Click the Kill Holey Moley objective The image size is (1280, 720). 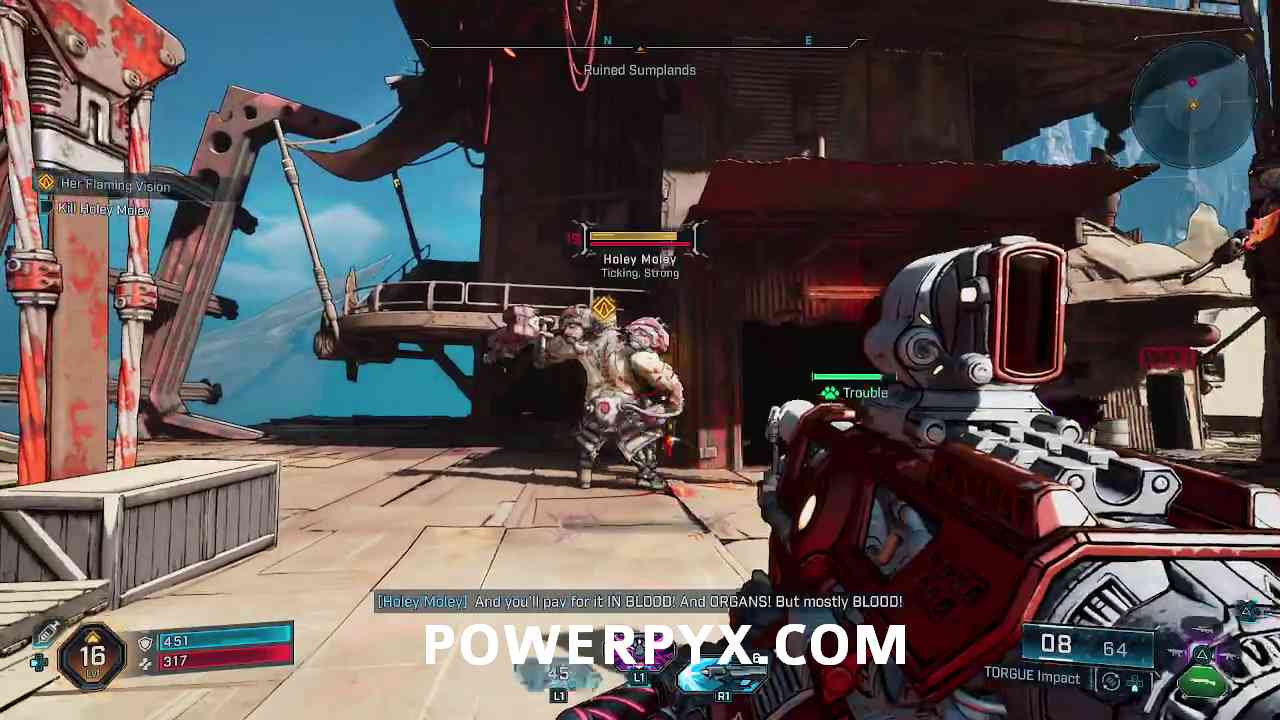click(x=103, y=209)
